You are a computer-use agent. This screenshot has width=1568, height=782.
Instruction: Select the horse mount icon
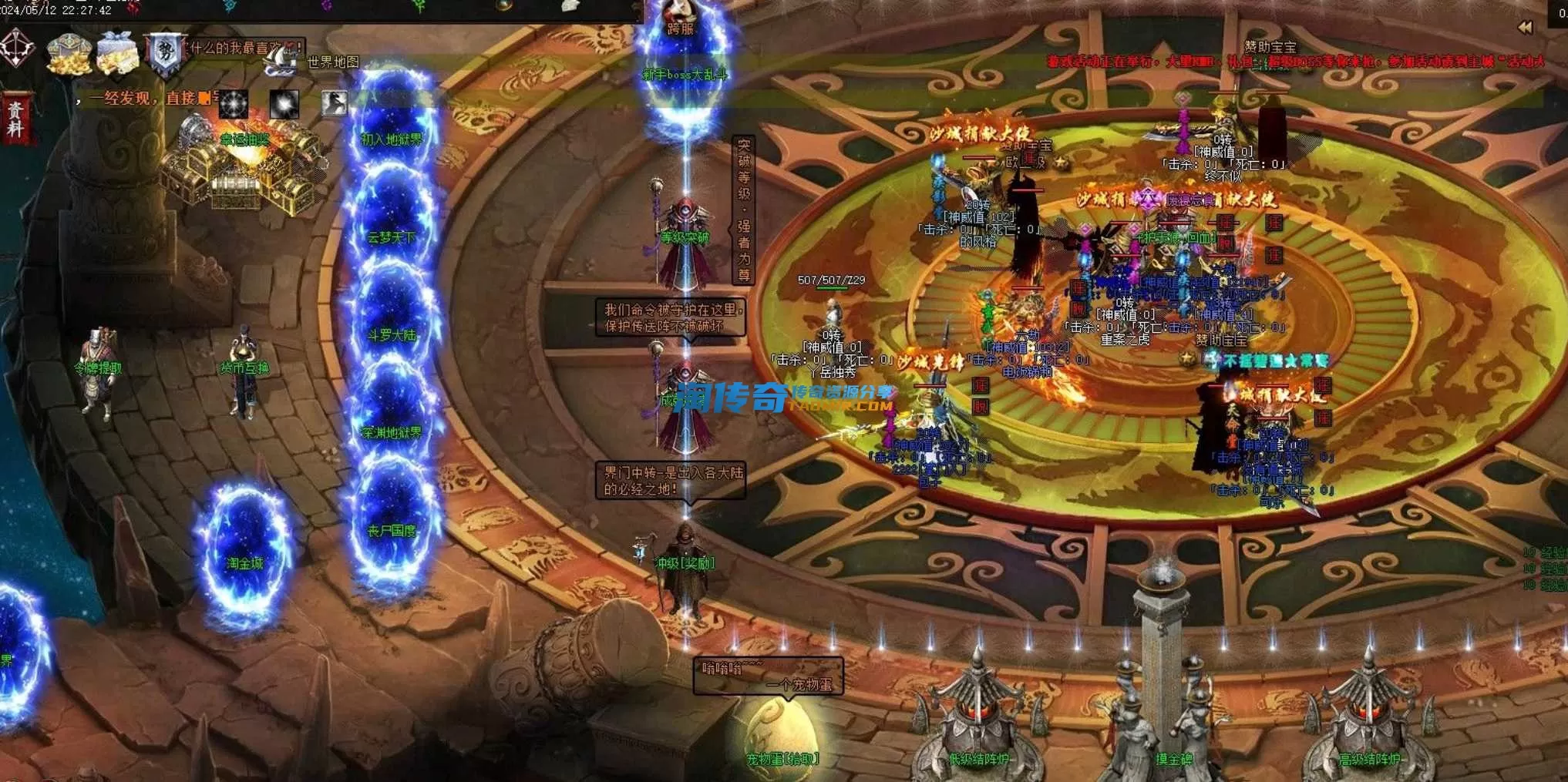[x=334, y=103]
